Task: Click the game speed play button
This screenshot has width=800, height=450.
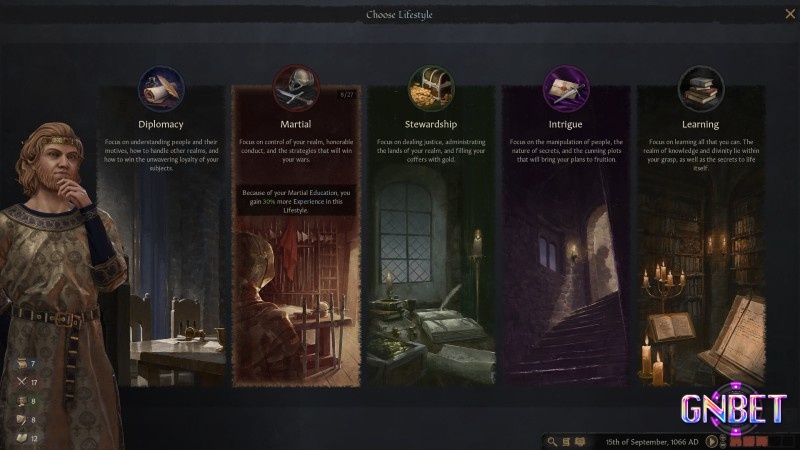Action: [x=712, y=441]
